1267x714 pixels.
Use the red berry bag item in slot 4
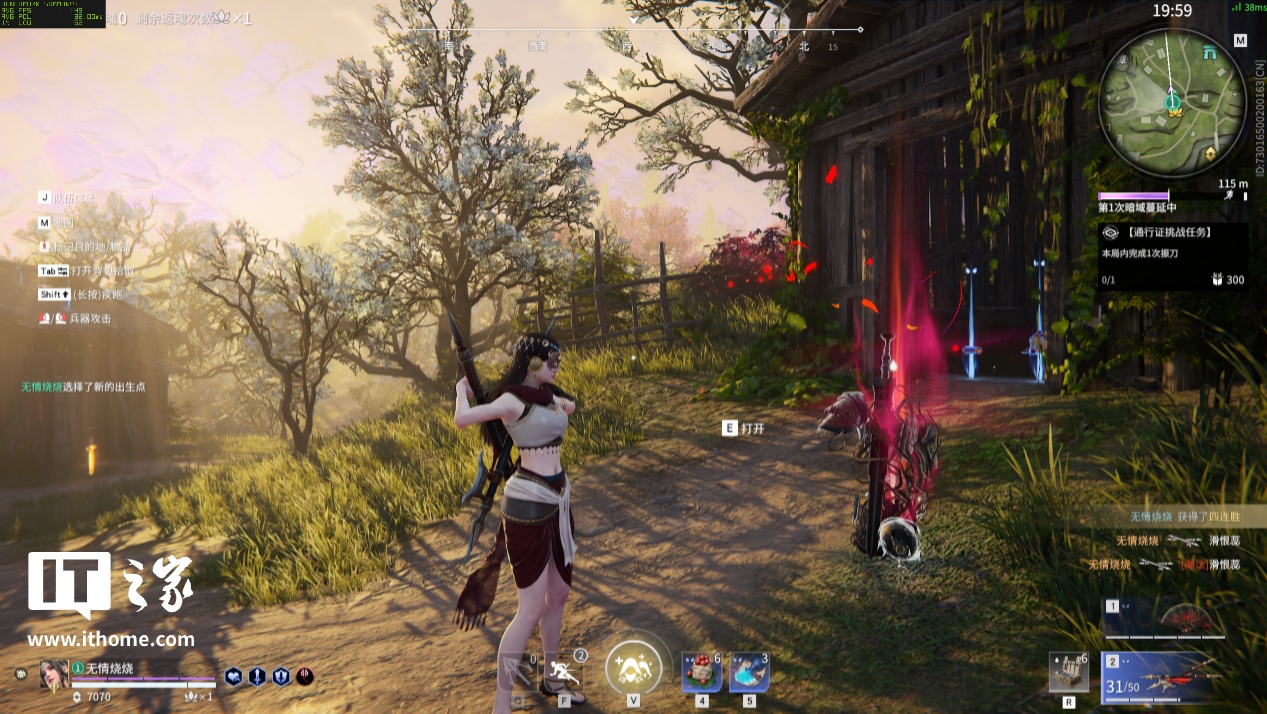click(700, 671)
